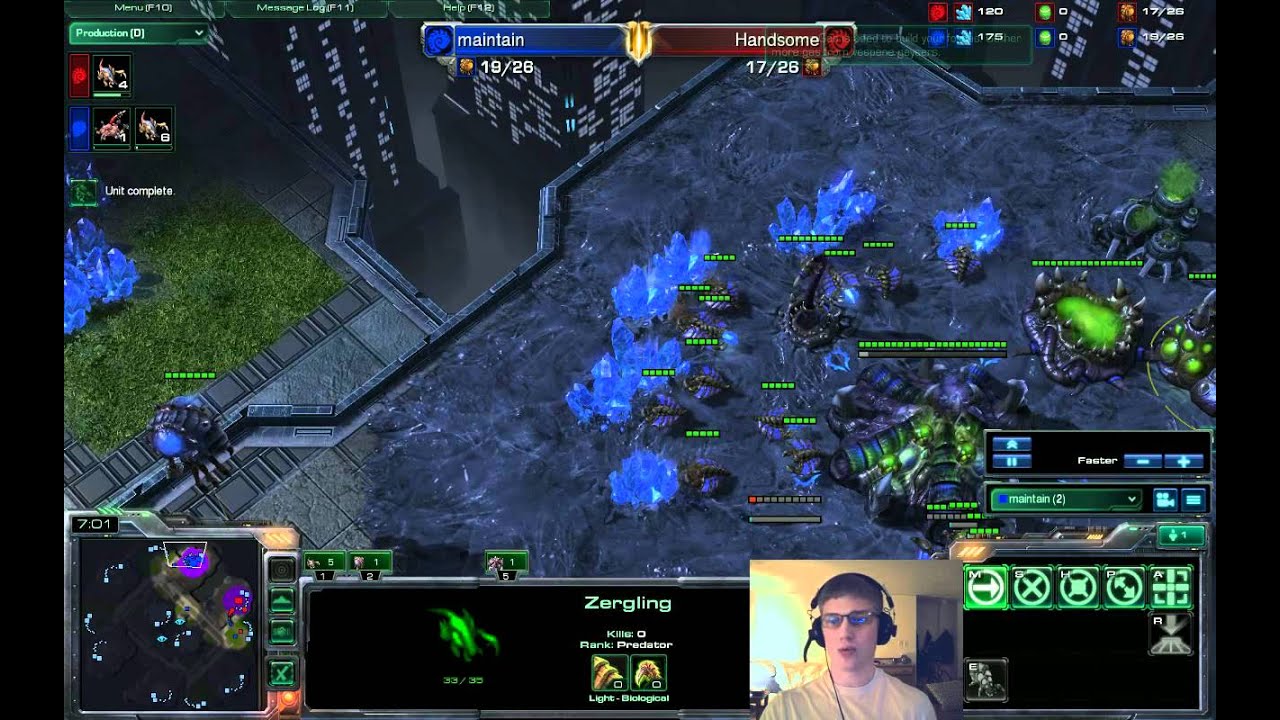Increase replay speed with plus button

[1184, 461]
